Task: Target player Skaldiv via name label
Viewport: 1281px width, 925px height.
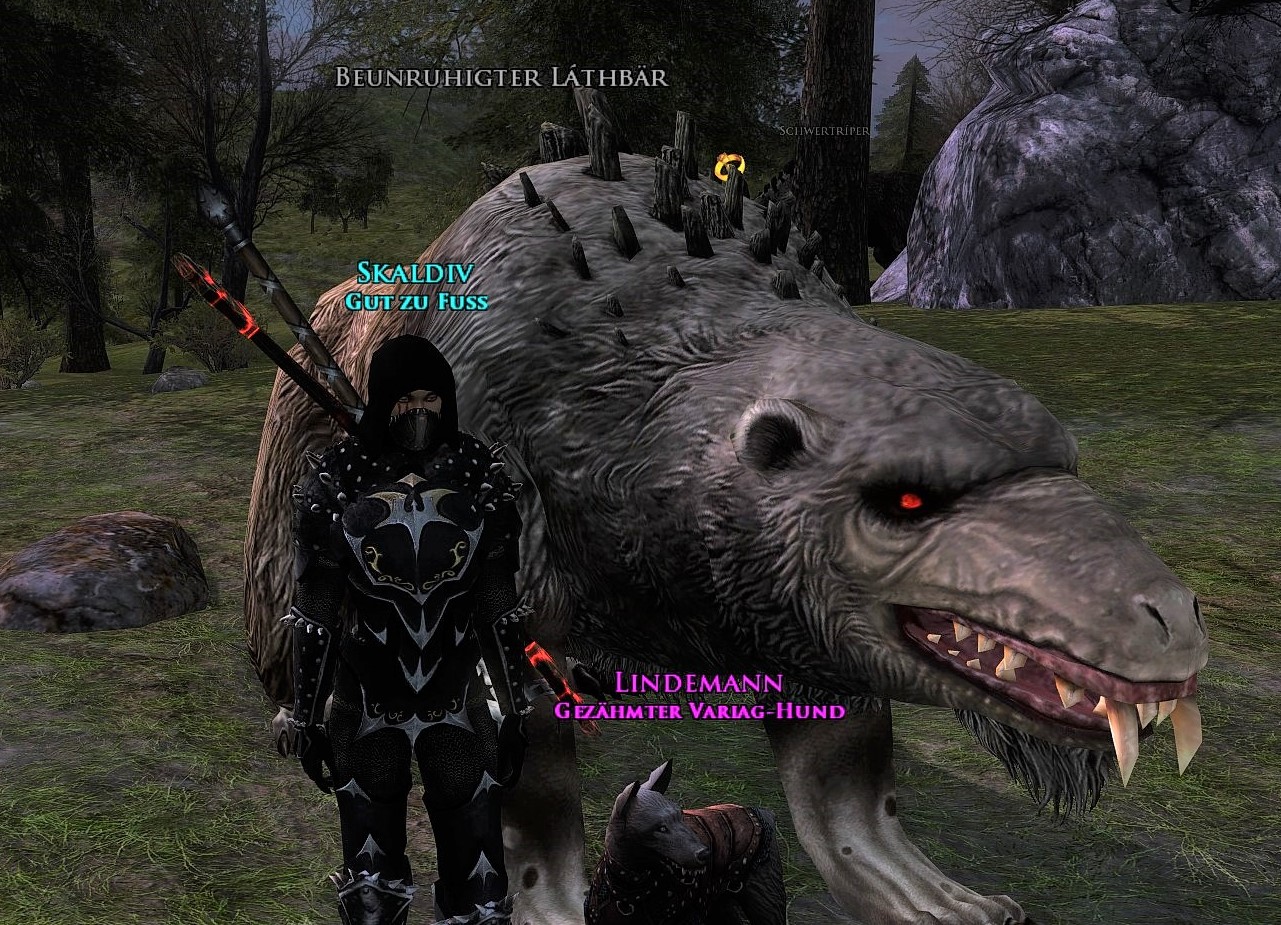Action: (416, 272)
